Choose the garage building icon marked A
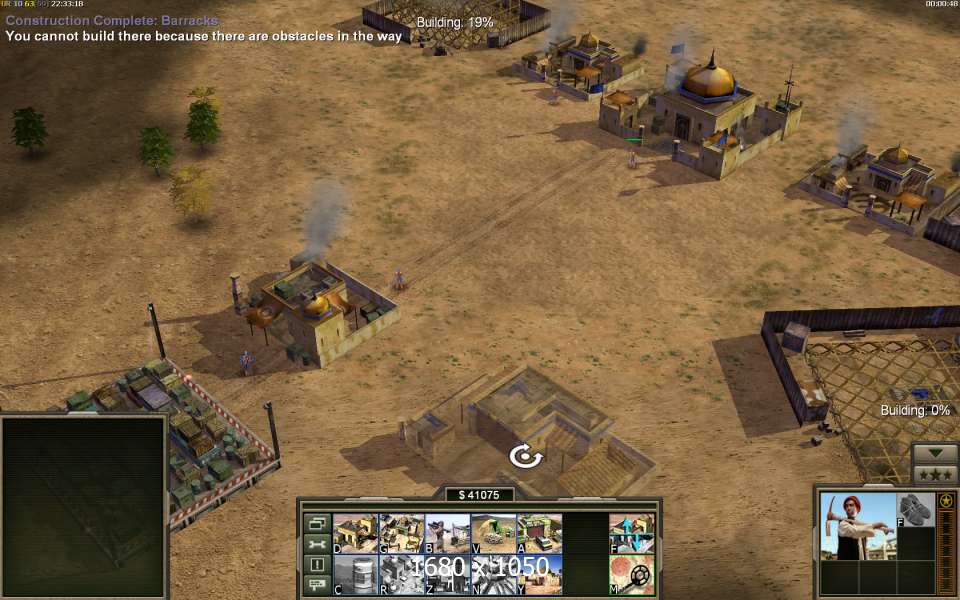This screenshot has width=960, height=600. (539, 533)
